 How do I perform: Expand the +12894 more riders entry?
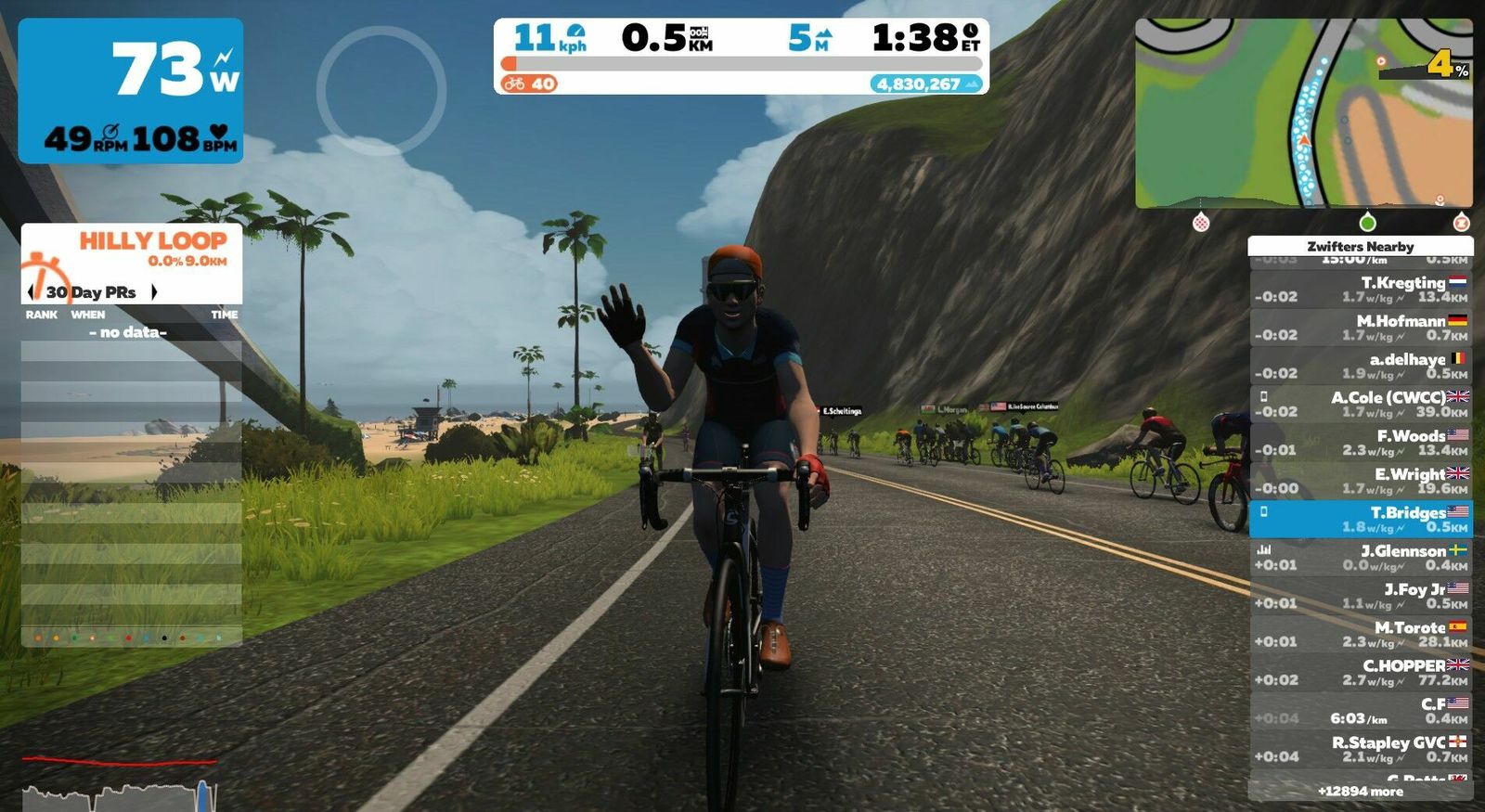pyautogui.click(x=1361, y=791)
